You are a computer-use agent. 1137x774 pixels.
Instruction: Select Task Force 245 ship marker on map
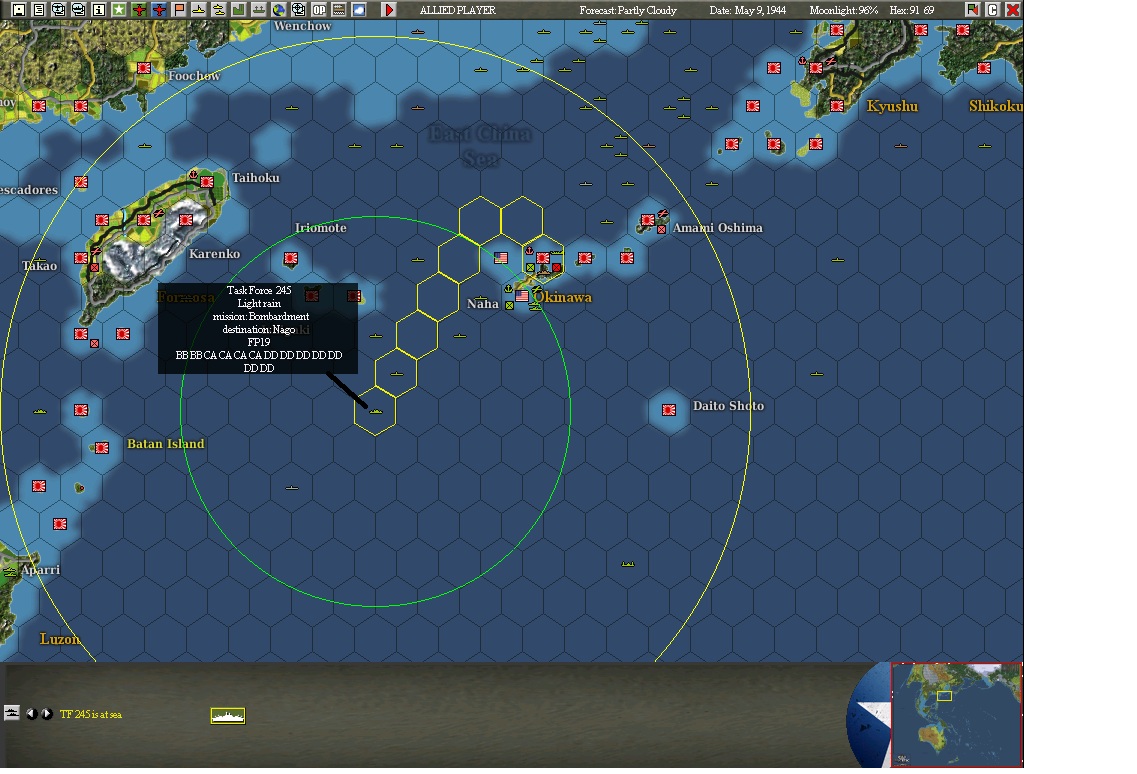pyautogui.click(x=376, y=411)
